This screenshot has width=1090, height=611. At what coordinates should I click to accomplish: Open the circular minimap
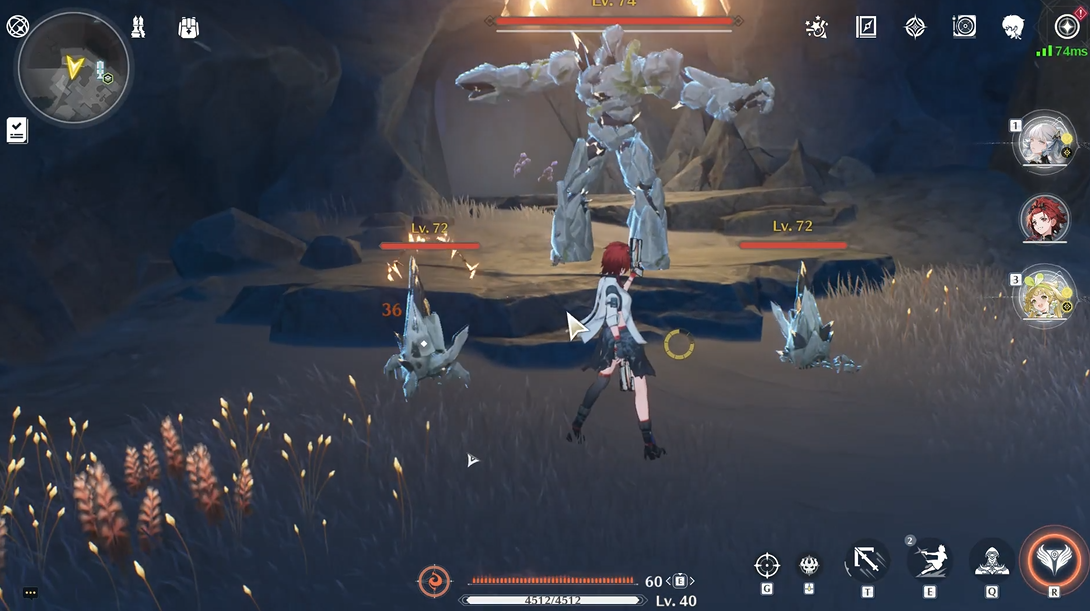click(73, 67)
